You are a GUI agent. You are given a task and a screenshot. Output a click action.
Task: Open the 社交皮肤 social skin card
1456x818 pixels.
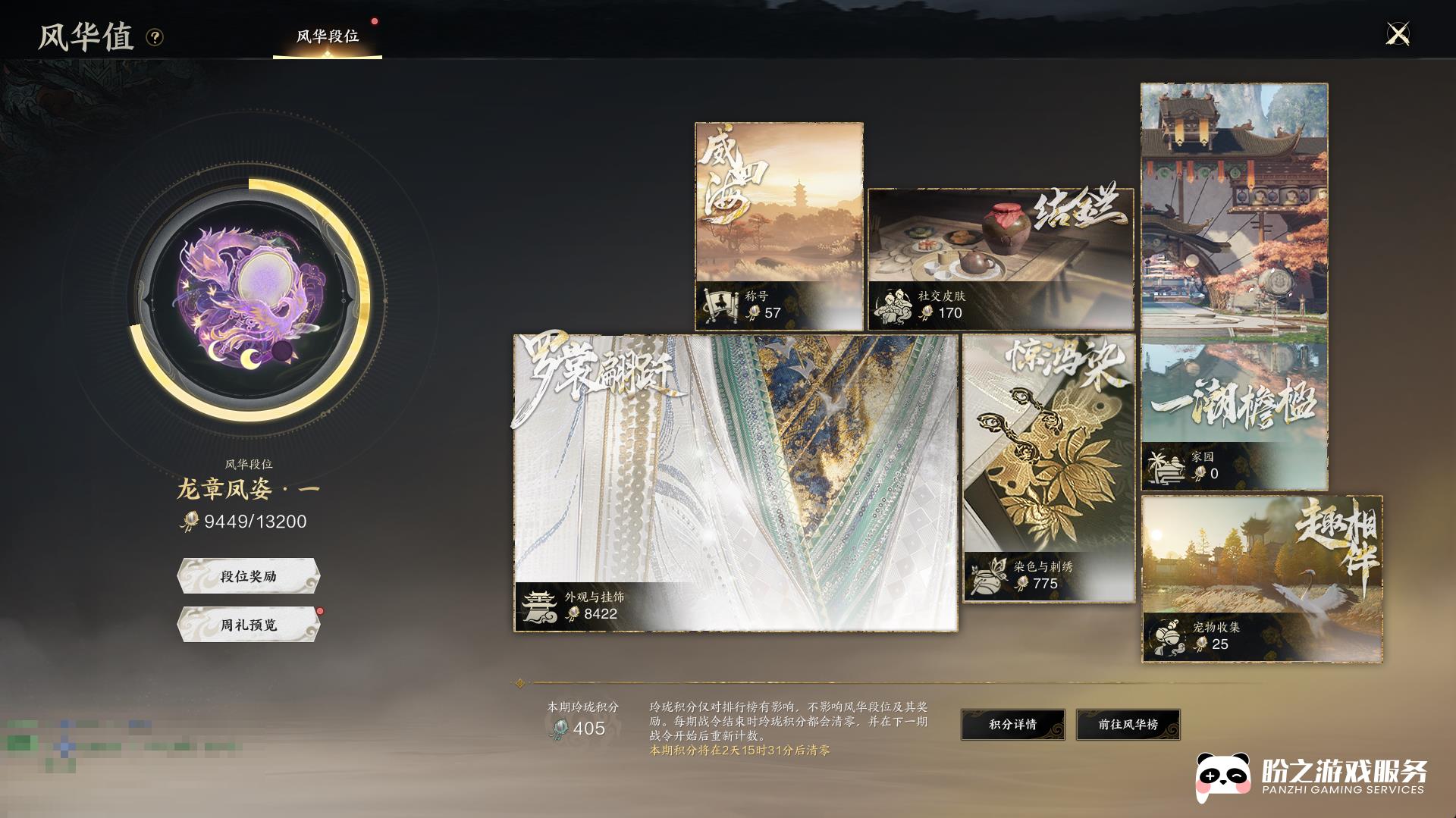pyautogui.click(x=1000, y=259)
